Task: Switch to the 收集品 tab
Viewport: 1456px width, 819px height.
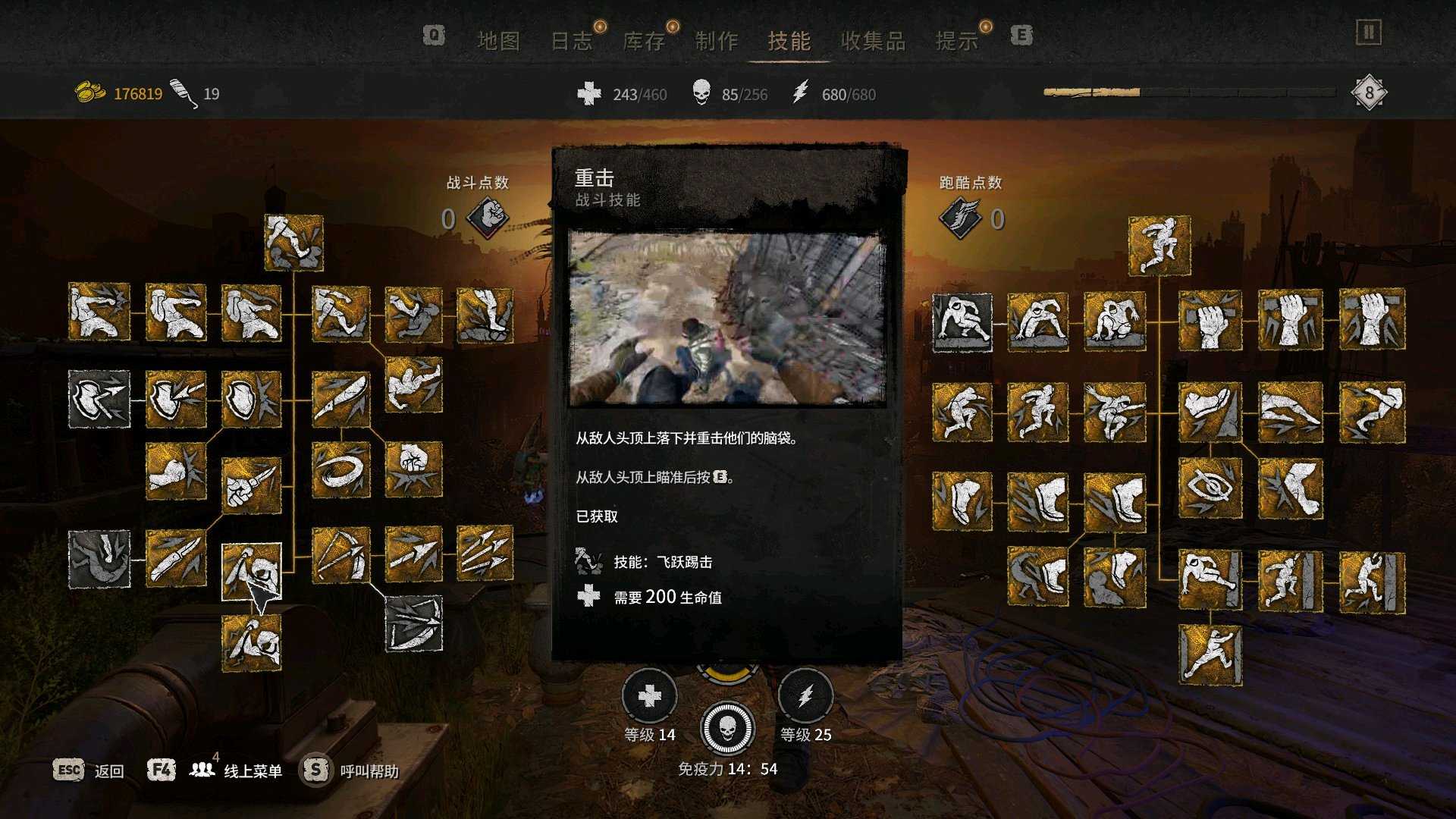Action: click(x=875, y=41)
